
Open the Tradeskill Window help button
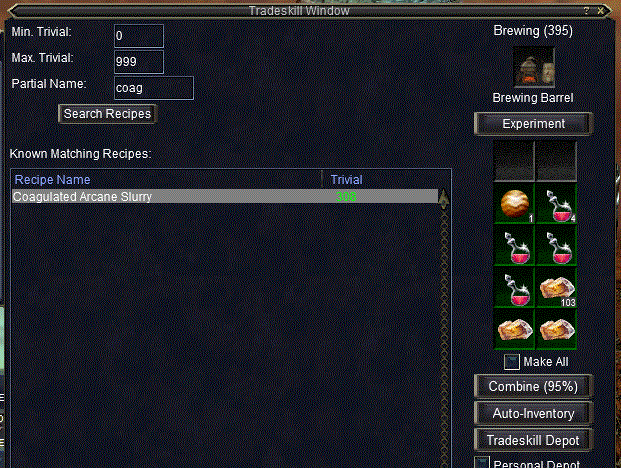tap(586, 10)
